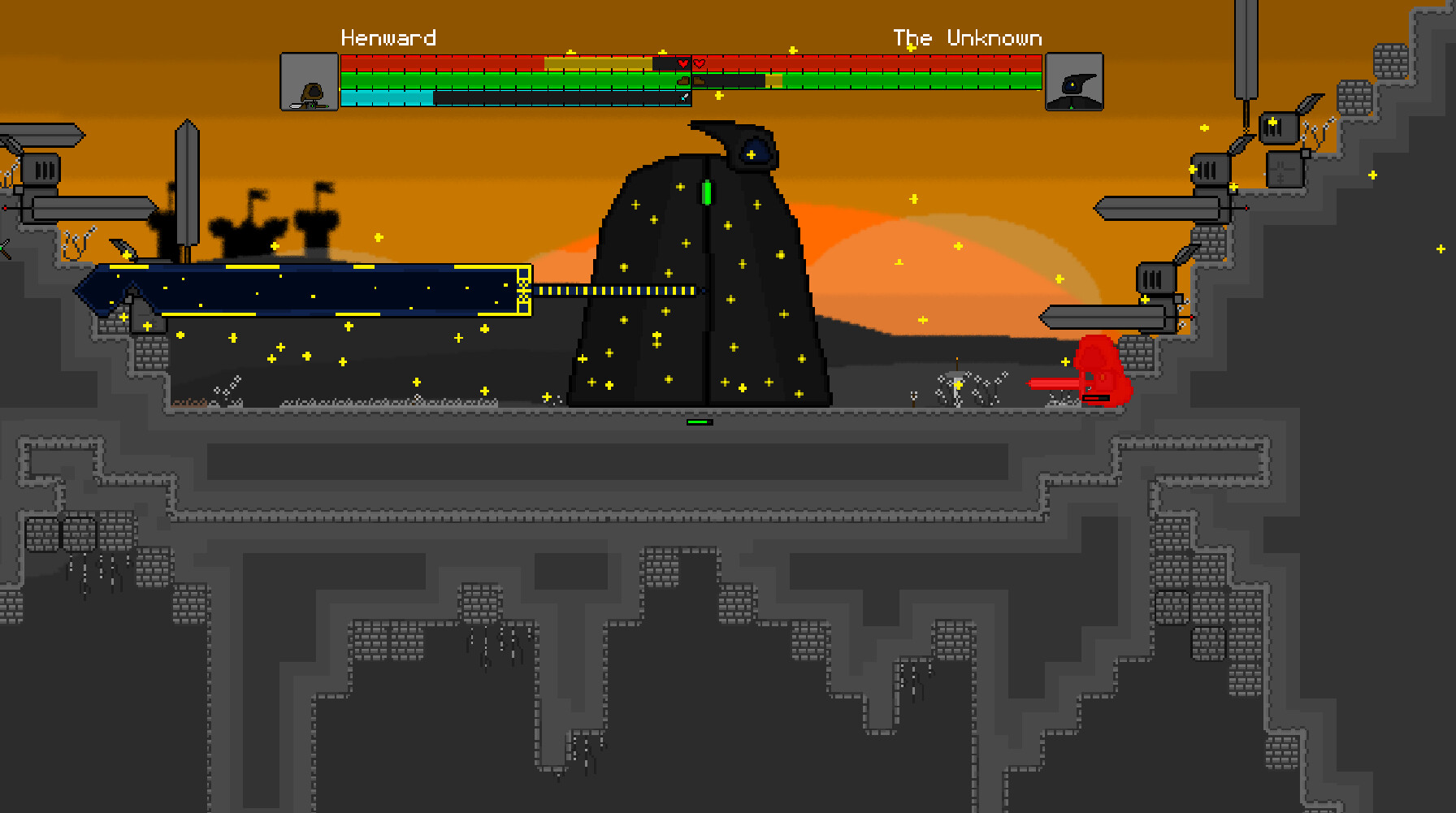Click the small health bar under the red enemy

[1095, 398]
